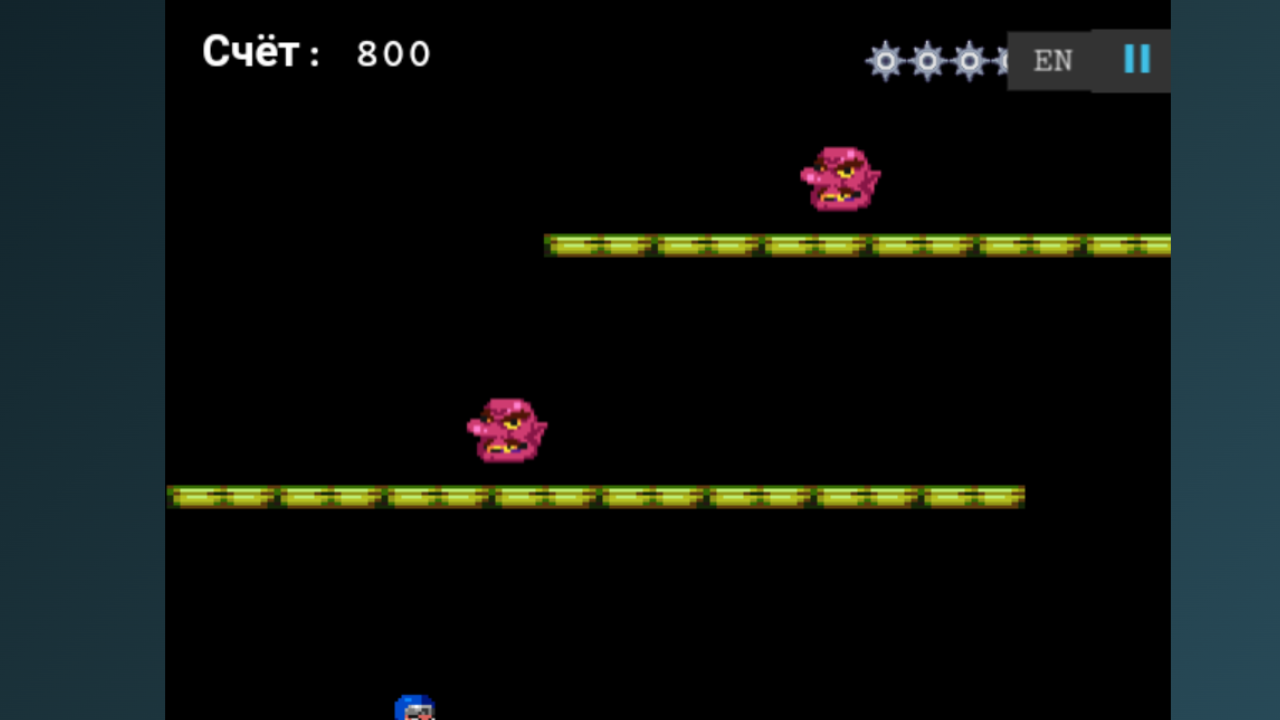1280x720 pixels.
Task: Click the upper green bamboo platform
Action: [857, 244]
